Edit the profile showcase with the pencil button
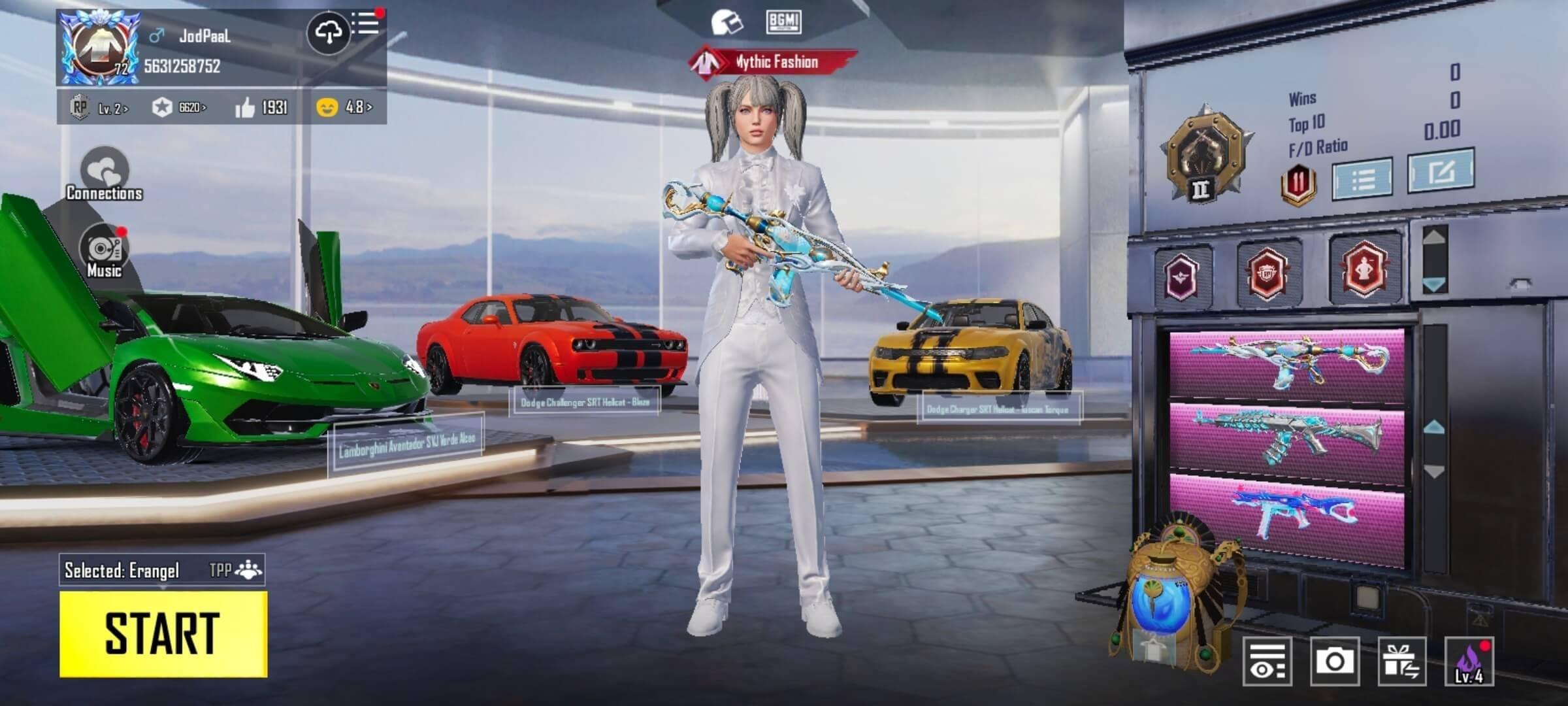 coord(1441,171)
